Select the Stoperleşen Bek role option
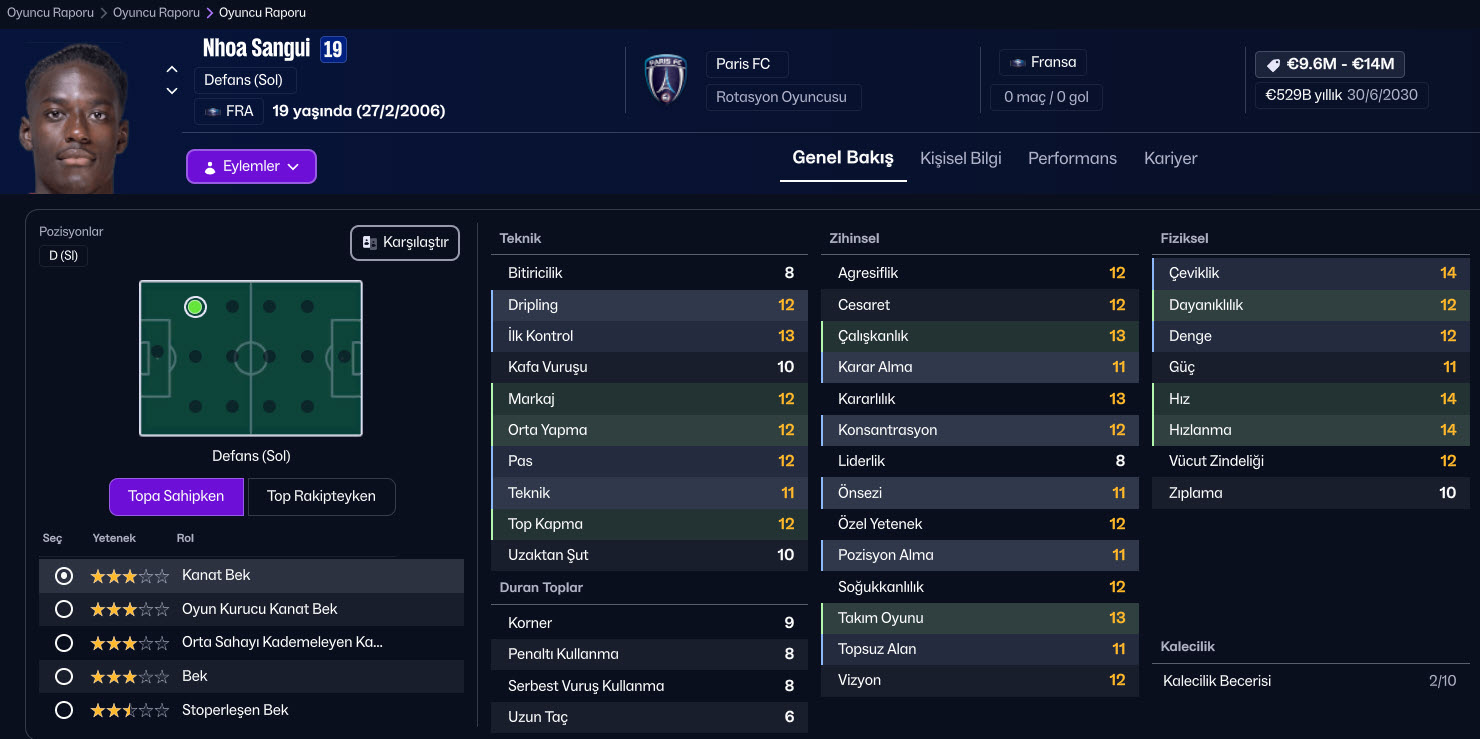Screen dimensions: 1480x739 coord(64,710)
